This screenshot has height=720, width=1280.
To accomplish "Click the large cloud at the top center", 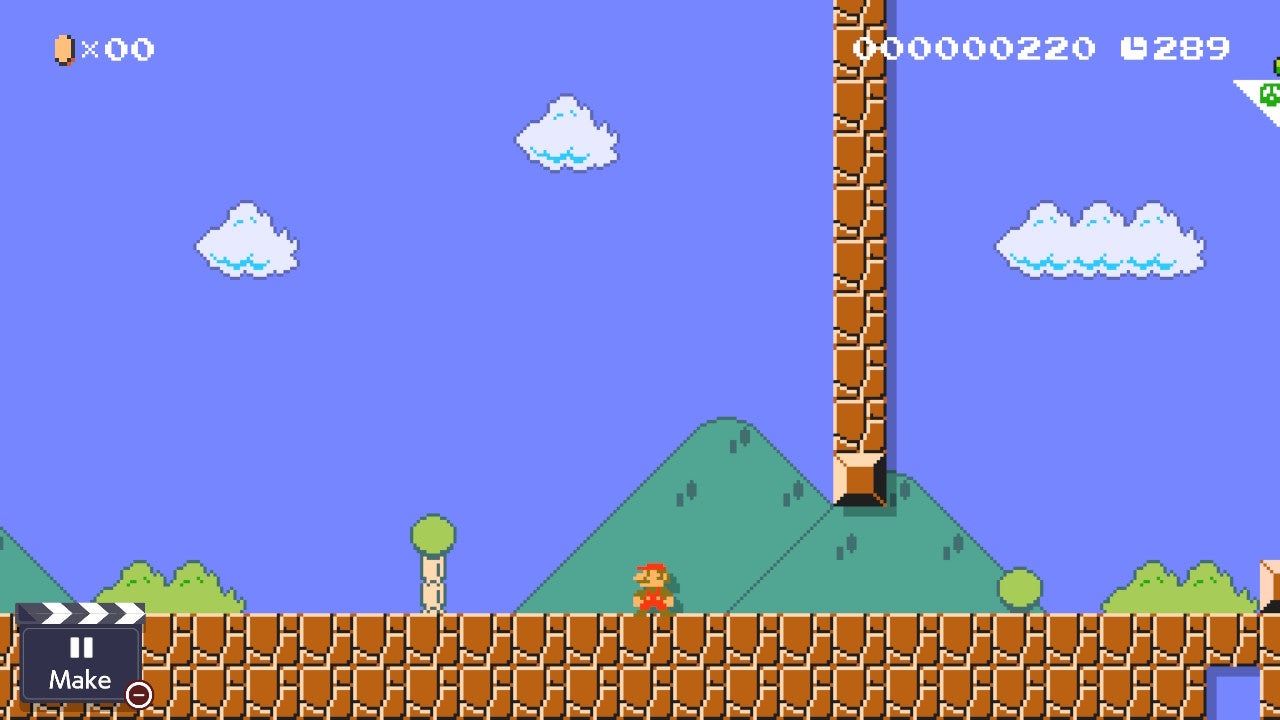I will (565, 137).
